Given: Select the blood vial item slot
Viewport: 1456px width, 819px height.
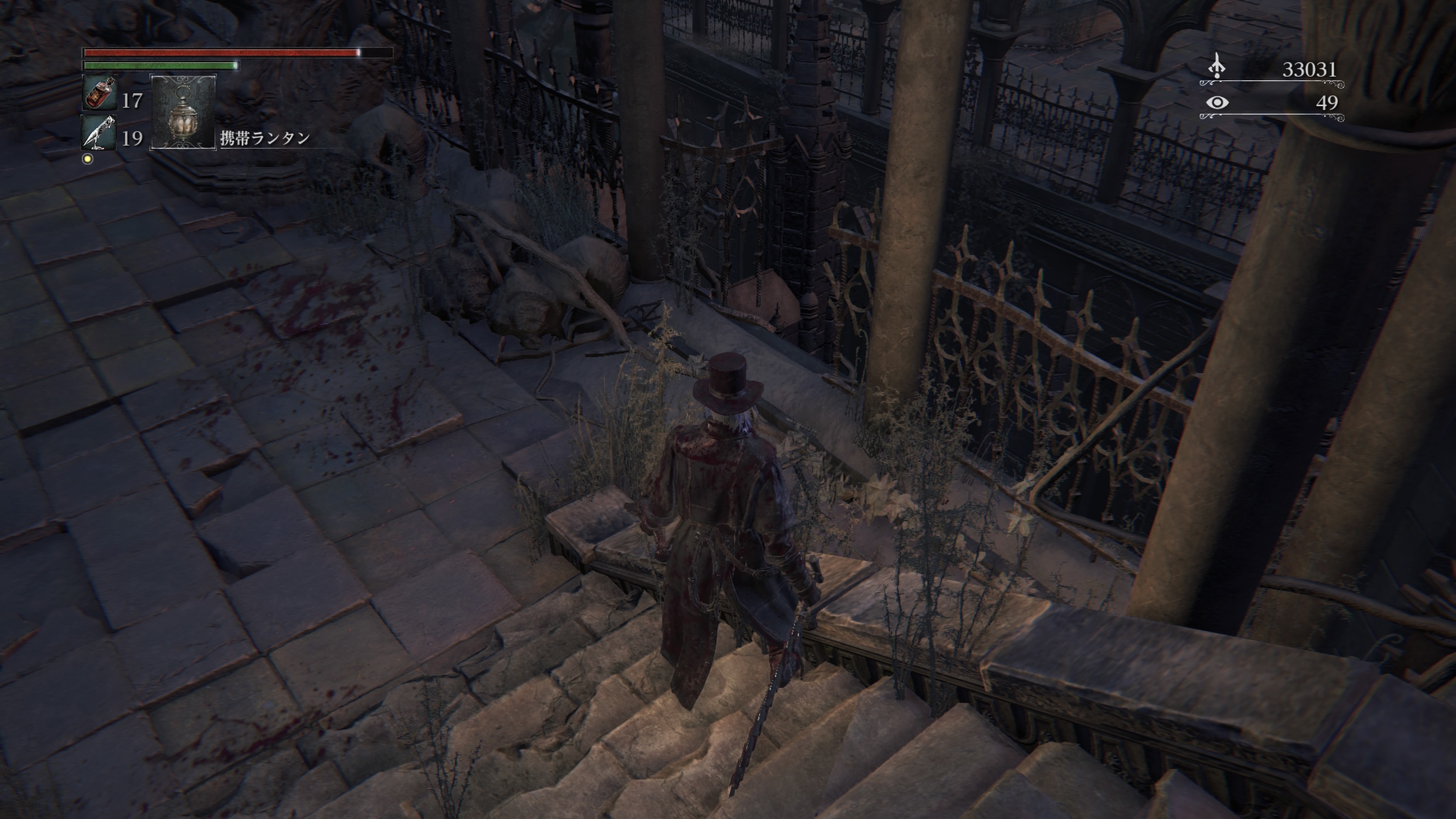Looking at the screenshot, I should click(100, 93).
